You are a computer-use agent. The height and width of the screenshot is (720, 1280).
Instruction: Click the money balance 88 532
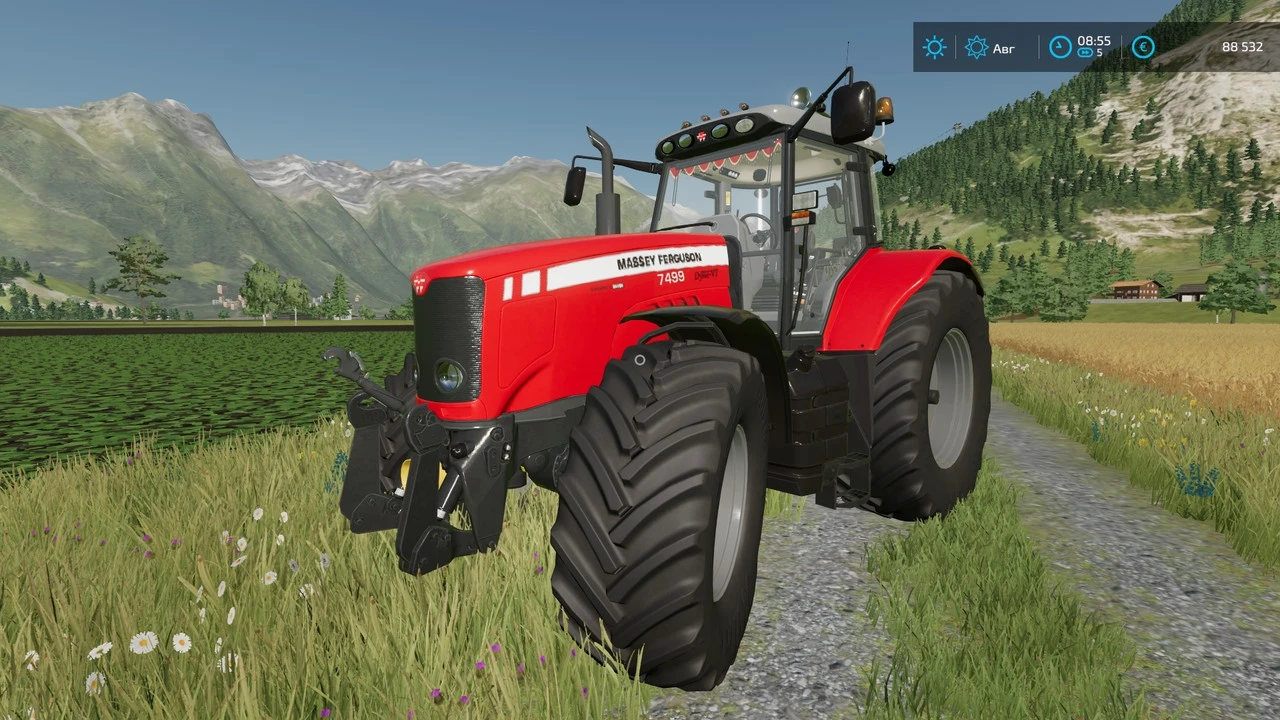(x=1244, y=47)
